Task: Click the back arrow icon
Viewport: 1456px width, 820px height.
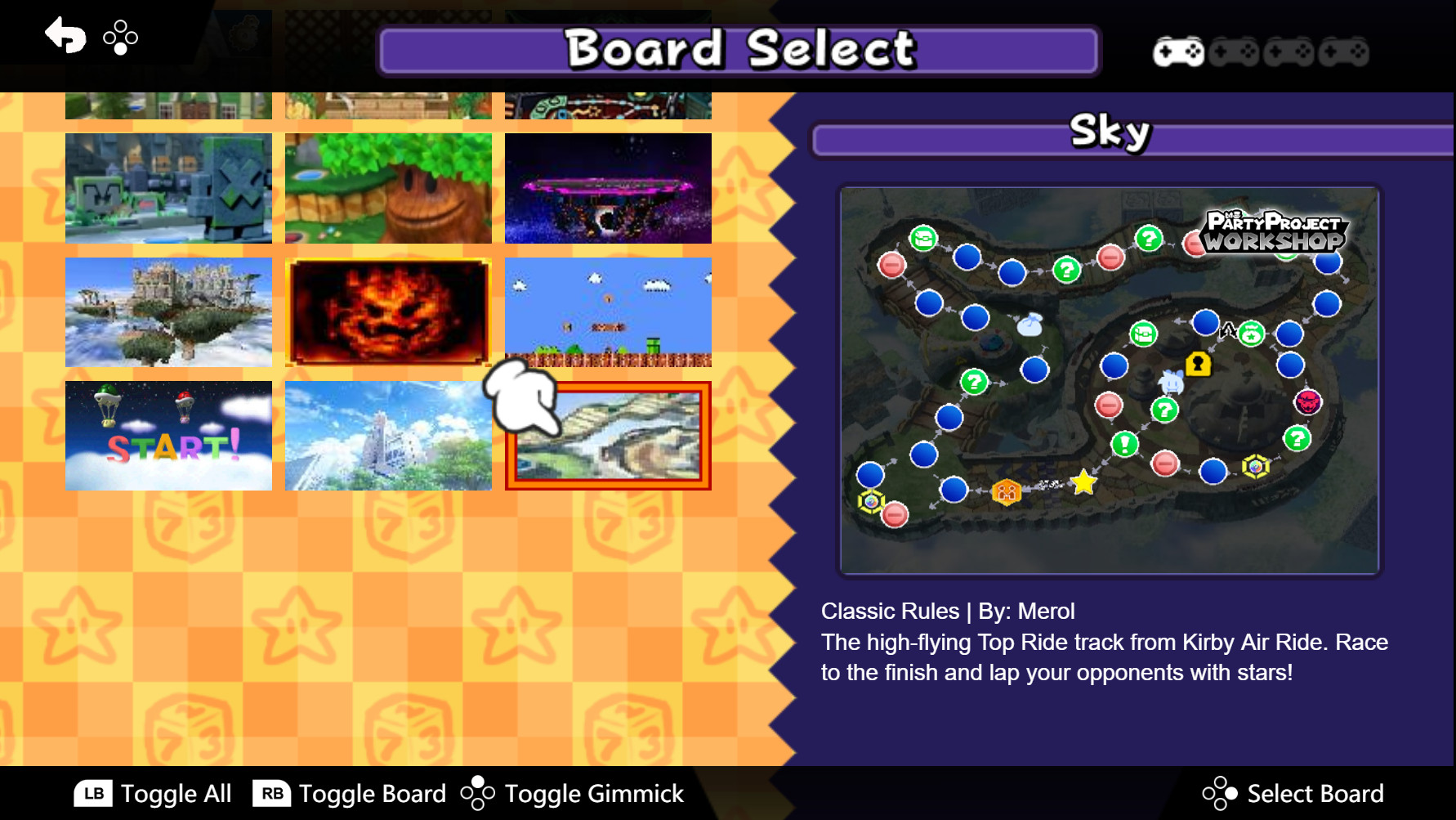Action: (x=65, y=36)
